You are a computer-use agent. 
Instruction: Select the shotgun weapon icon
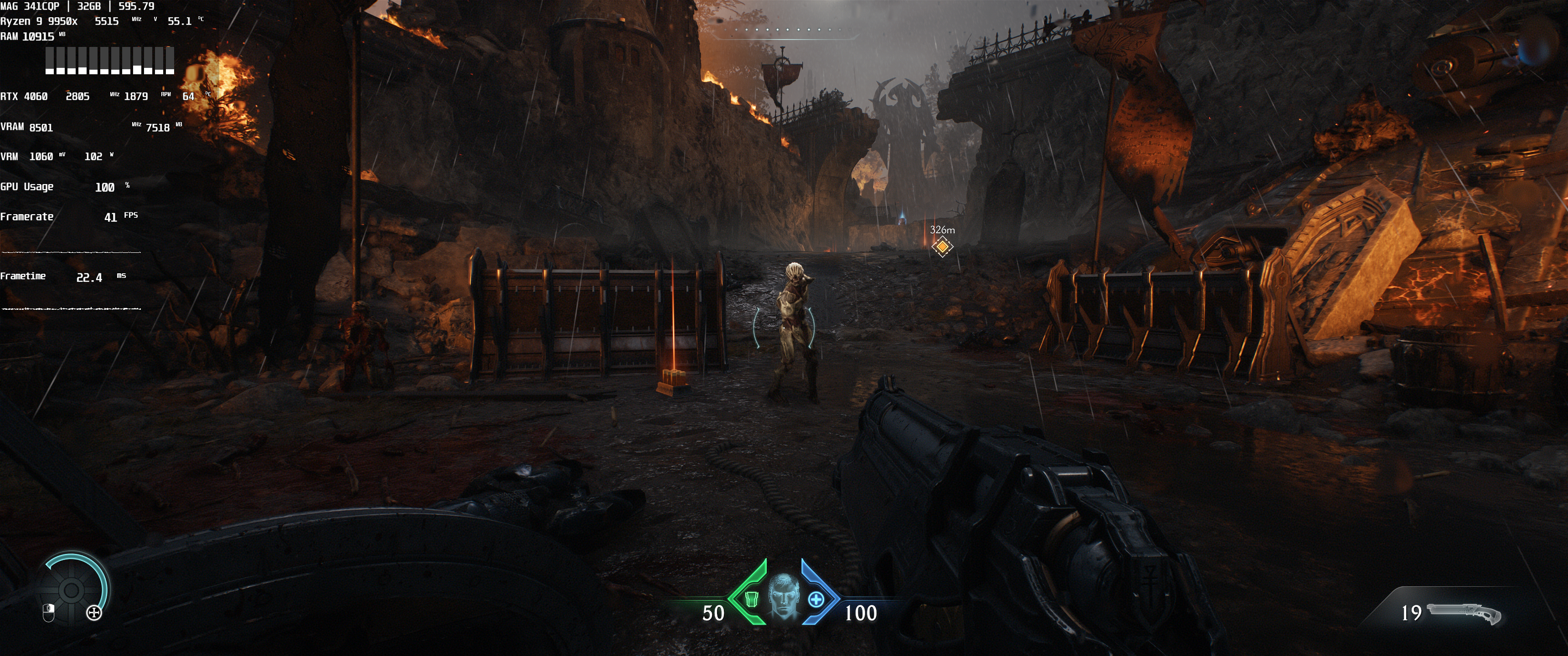pyautogui.click(x=1463, y=613)
